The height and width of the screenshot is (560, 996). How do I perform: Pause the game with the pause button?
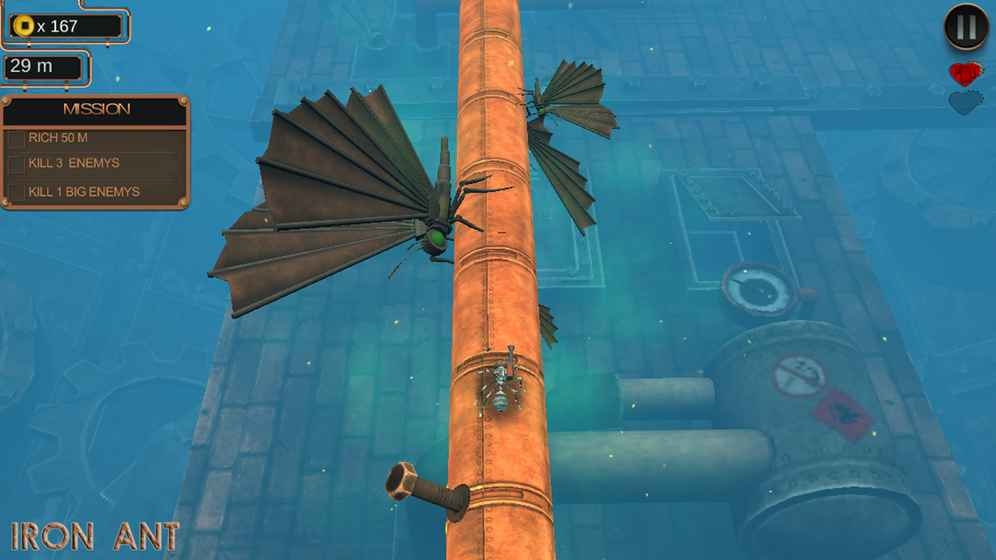click(x=966, y=28)
